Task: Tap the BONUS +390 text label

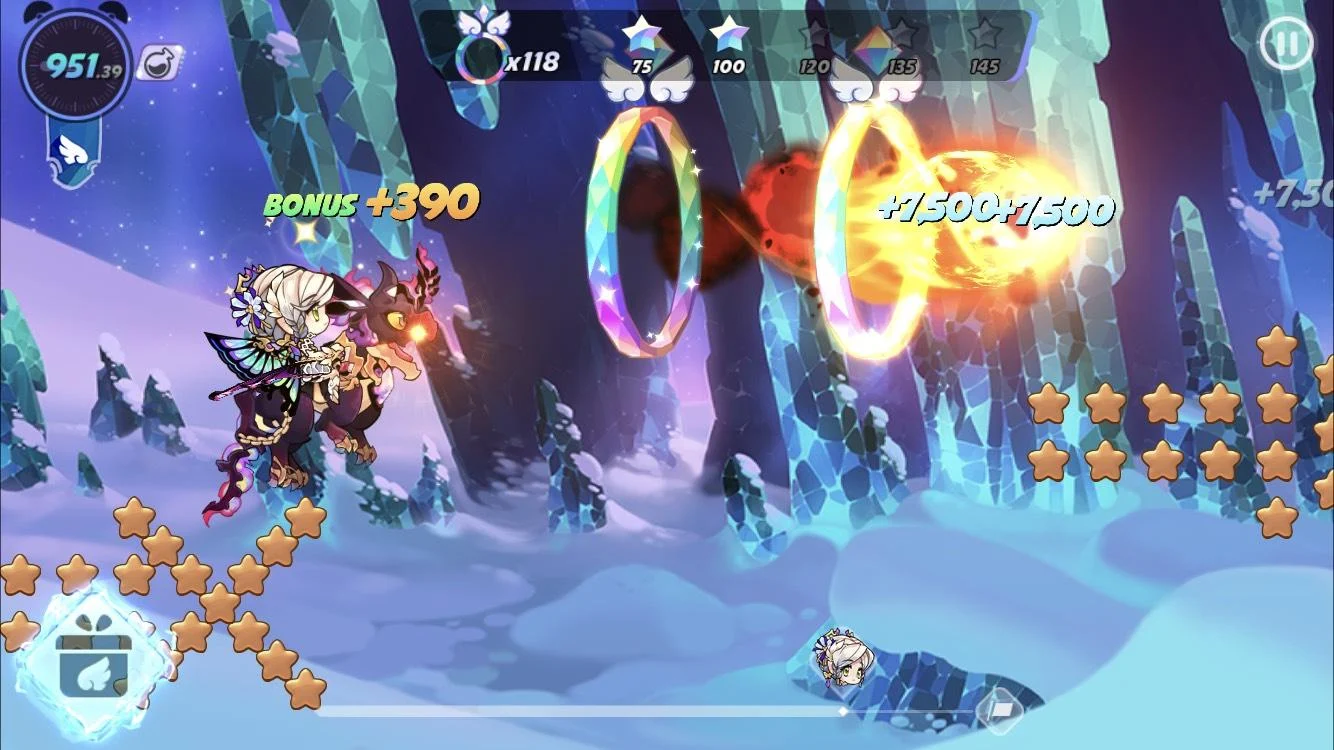Action: 369,203
